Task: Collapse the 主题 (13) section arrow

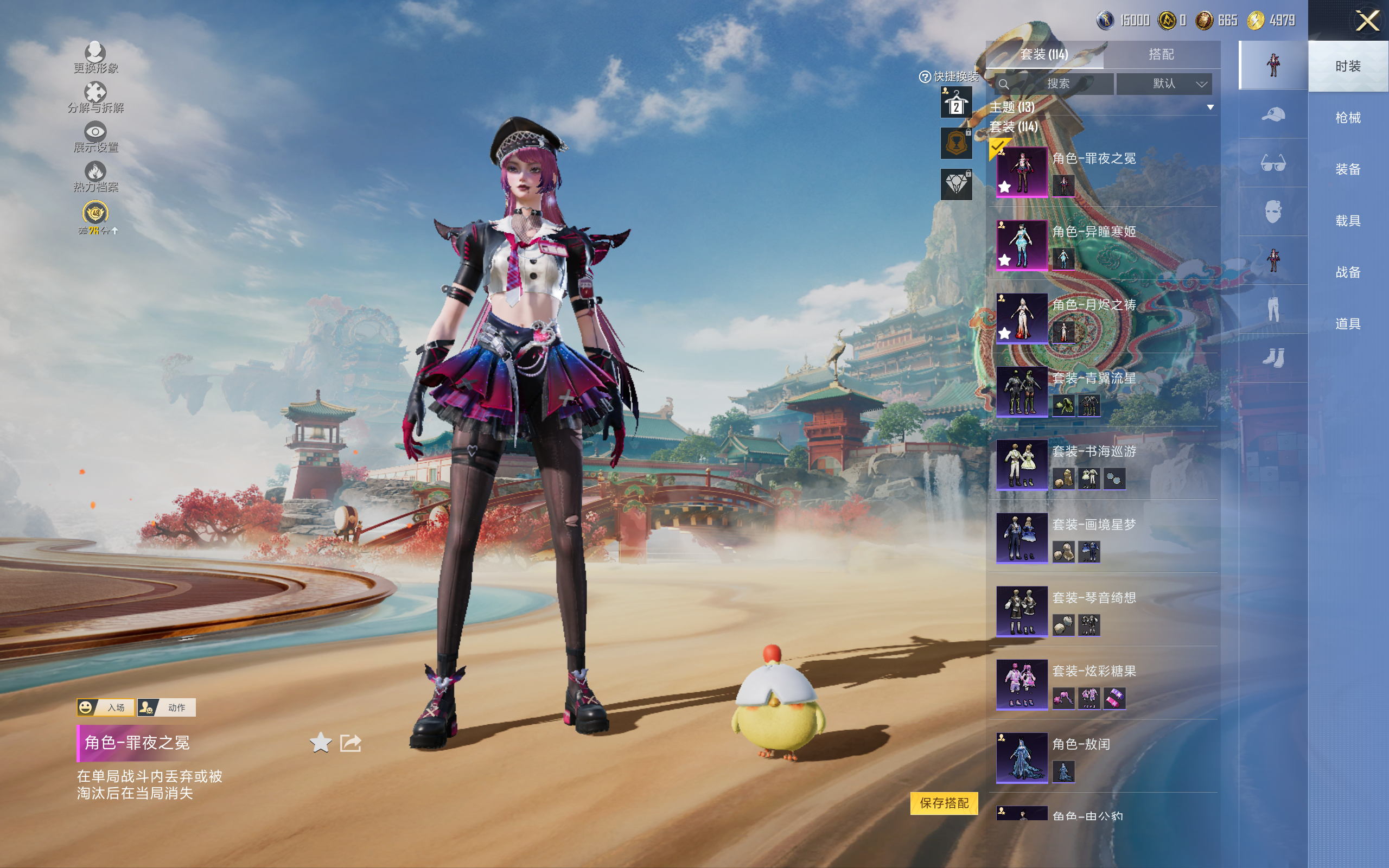Action: pyautogui.click(x=1210, y=107)
